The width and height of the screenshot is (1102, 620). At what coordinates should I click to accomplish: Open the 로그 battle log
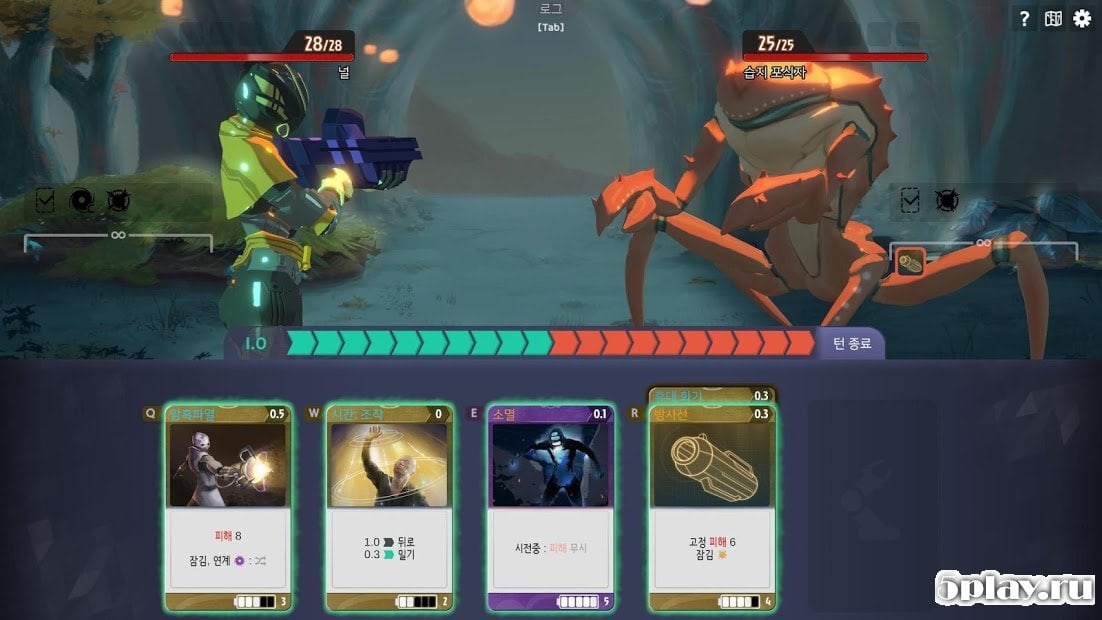point(551,17)
